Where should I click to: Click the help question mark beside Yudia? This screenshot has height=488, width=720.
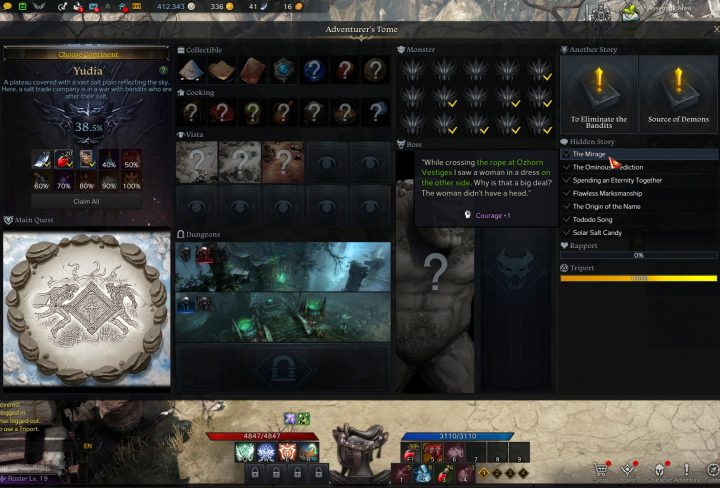coord(164,71)
